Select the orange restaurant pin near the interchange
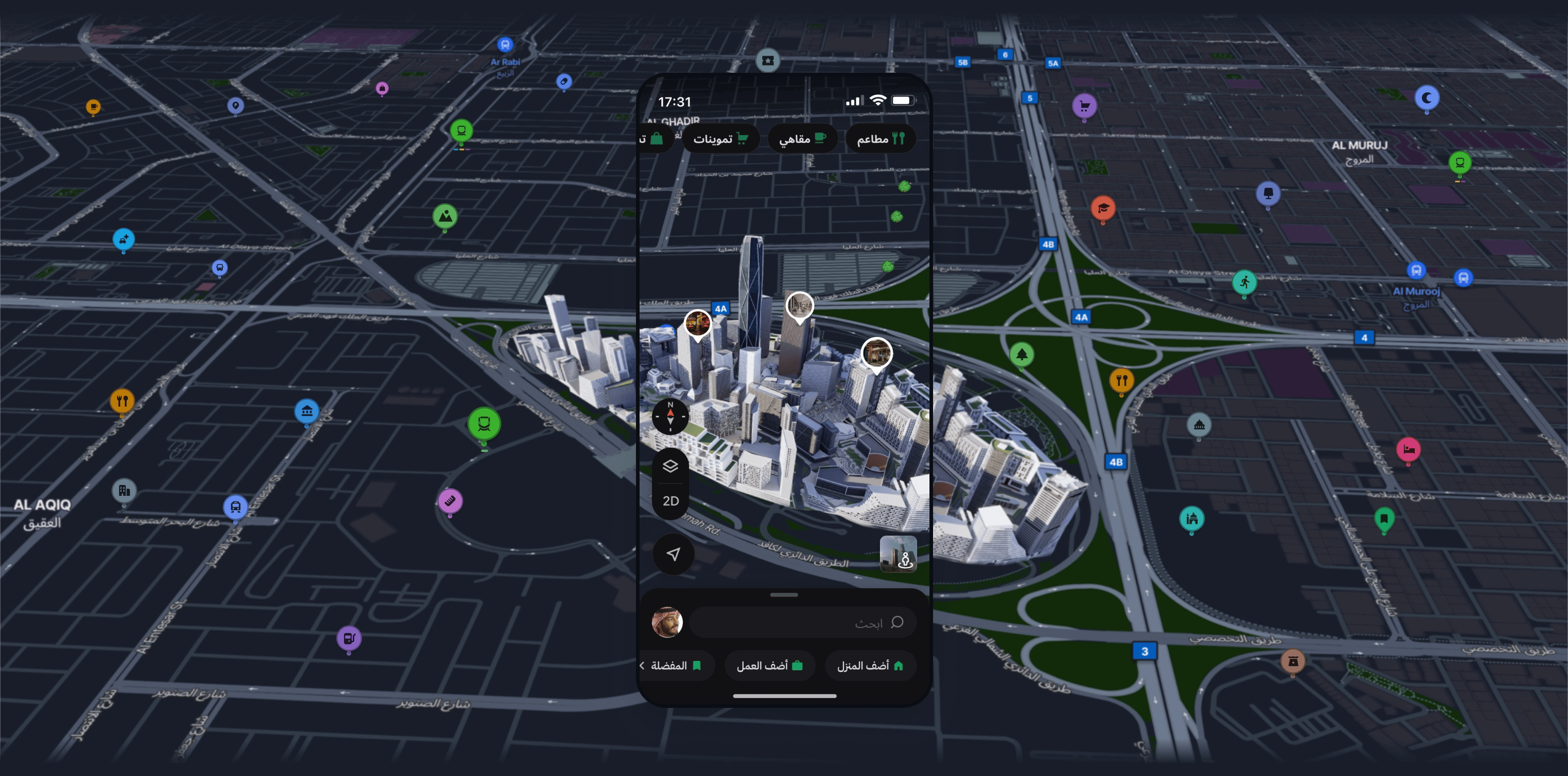Image resolution: width=1568 pixels, height=776 pixels. click(x=1122, y=379)
